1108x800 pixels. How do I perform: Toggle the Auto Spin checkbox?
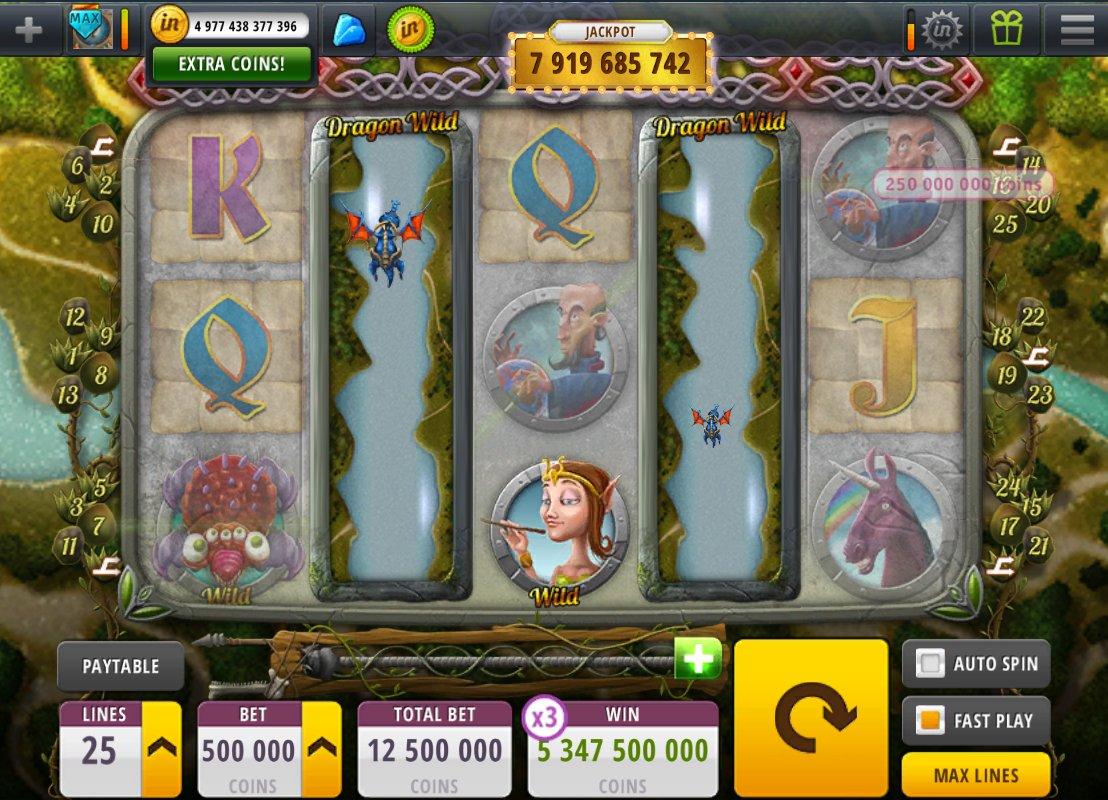932,663
